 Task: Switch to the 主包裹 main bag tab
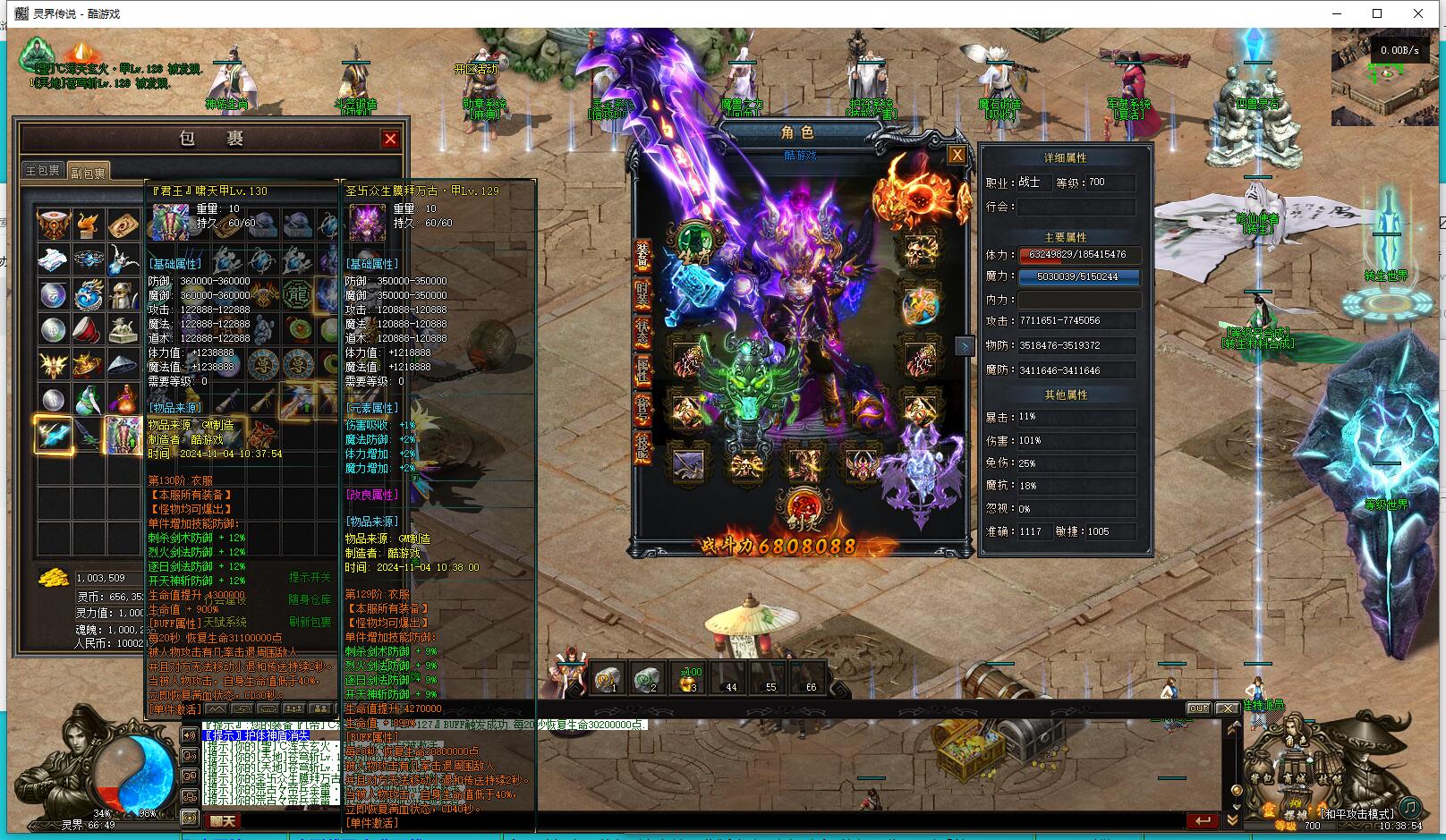42,170
